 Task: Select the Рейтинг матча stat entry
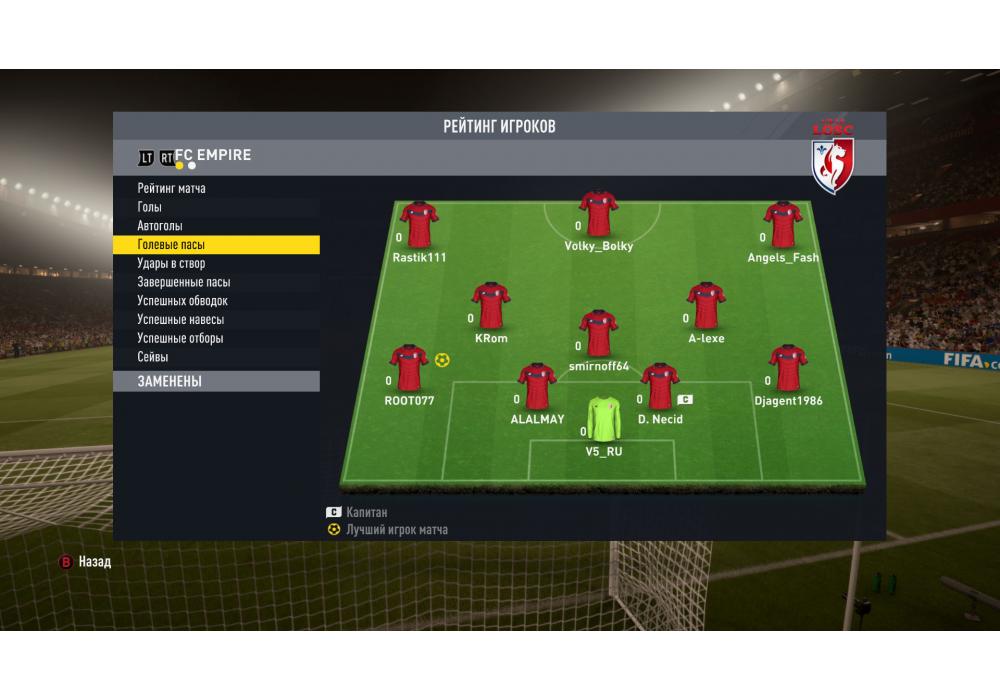pyautogui.click(x=172, y=188)
